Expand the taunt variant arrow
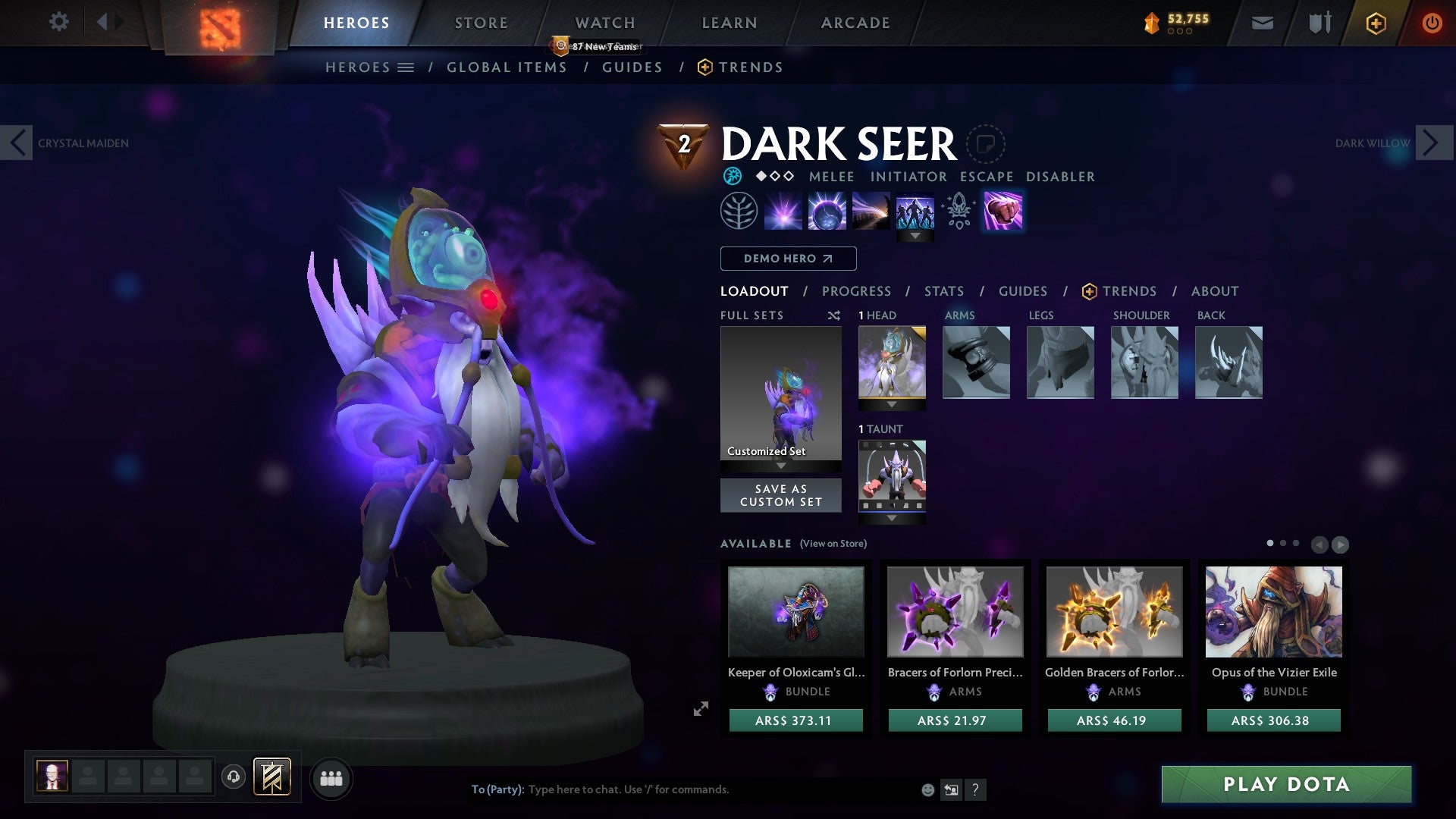 891,516
